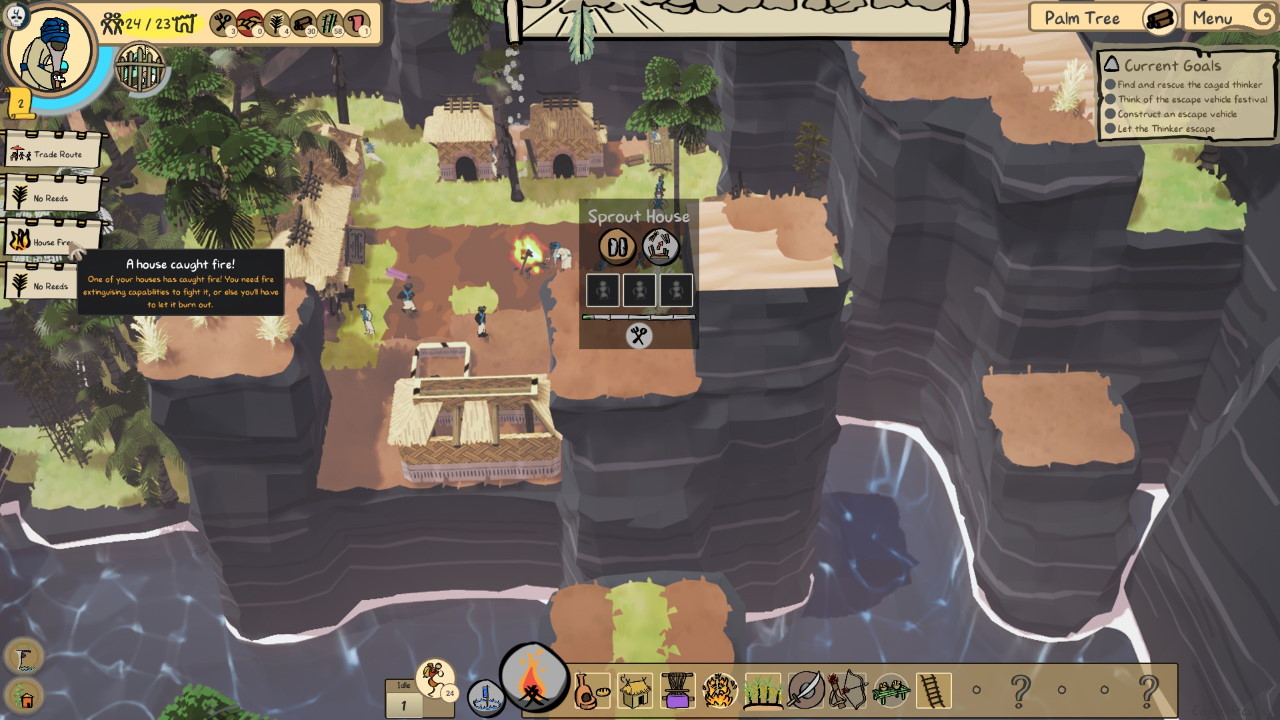Viewport: 1280px width, 720px height.
Task: Open the Trade Route notification
Action: click(55, 153)
